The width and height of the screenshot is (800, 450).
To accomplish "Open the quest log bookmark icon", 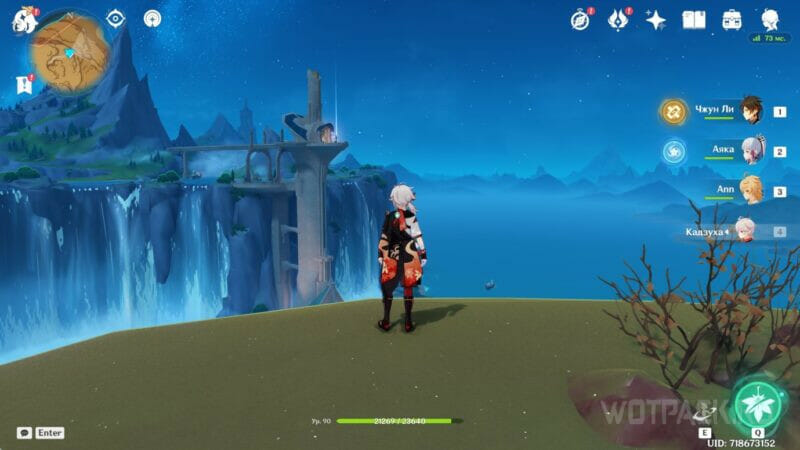I will tap(24, 85).
